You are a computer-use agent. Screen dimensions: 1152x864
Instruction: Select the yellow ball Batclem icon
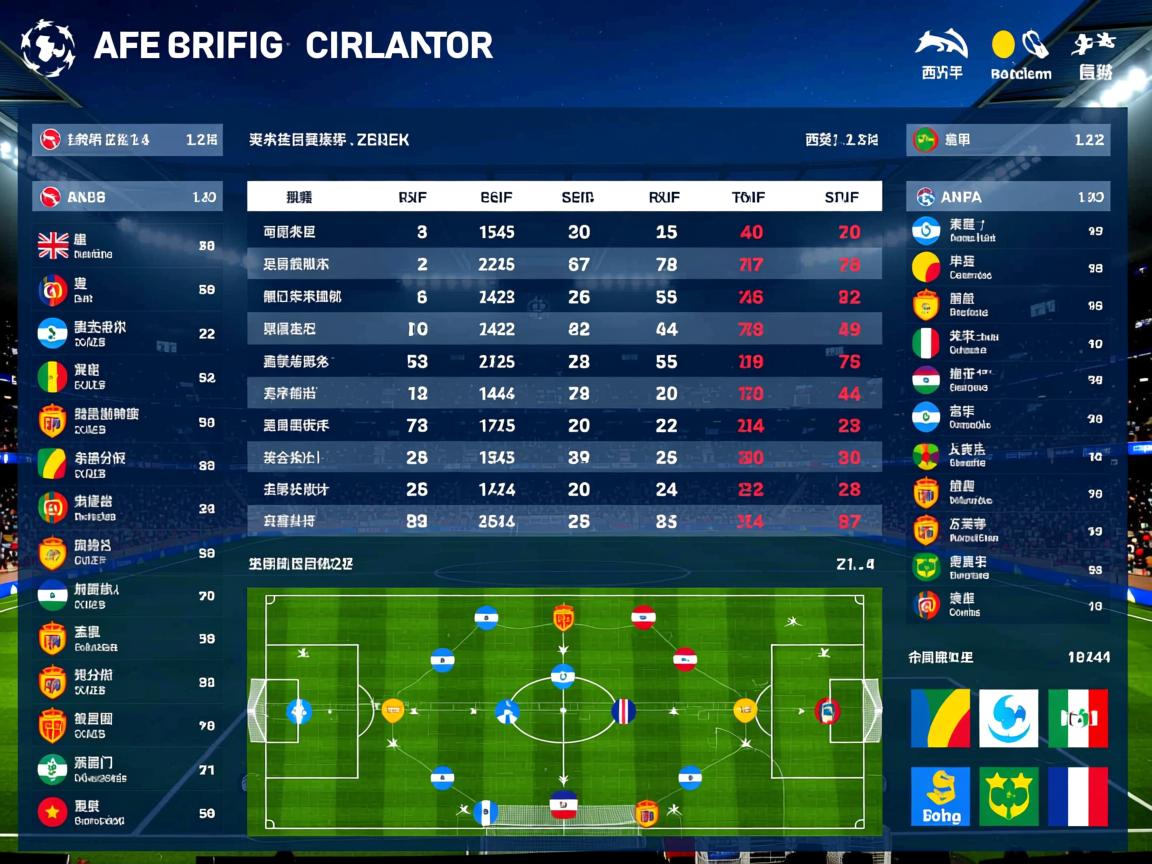pyautogui.click(x=1004, y=45)
